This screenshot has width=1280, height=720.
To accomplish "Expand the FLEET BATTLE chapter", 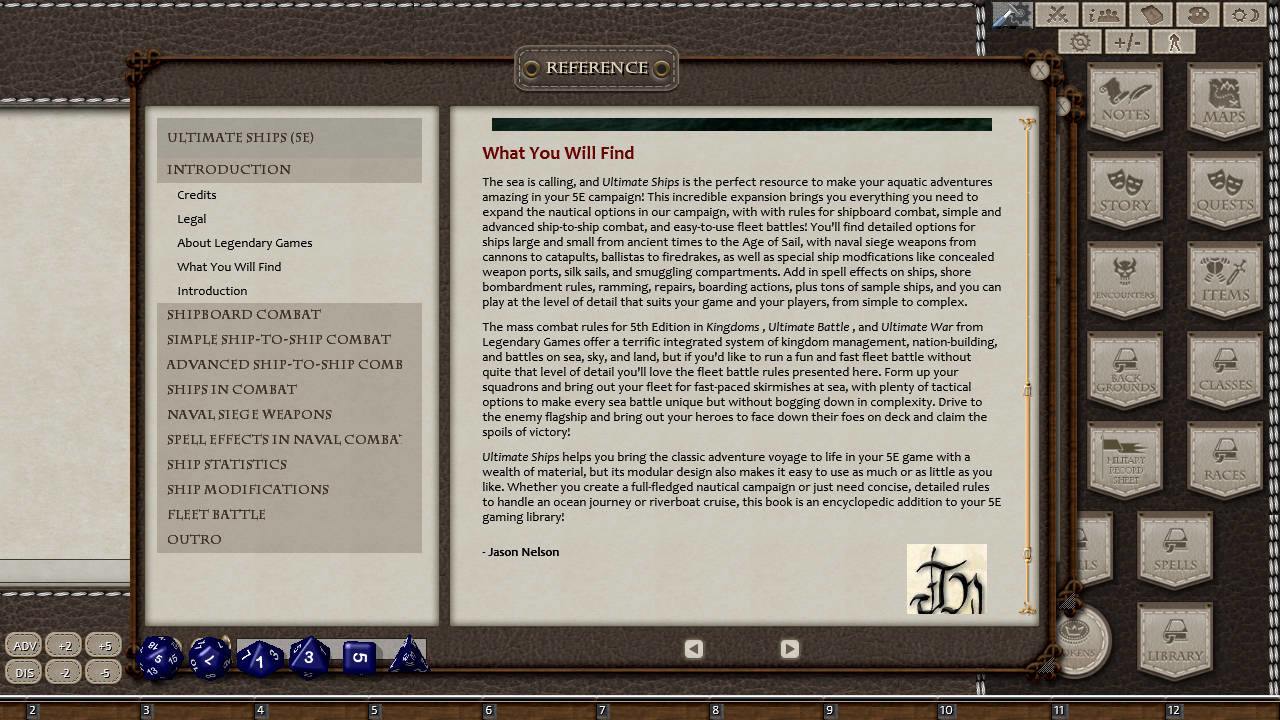I will pyautogui.click(x=216, y=514).
